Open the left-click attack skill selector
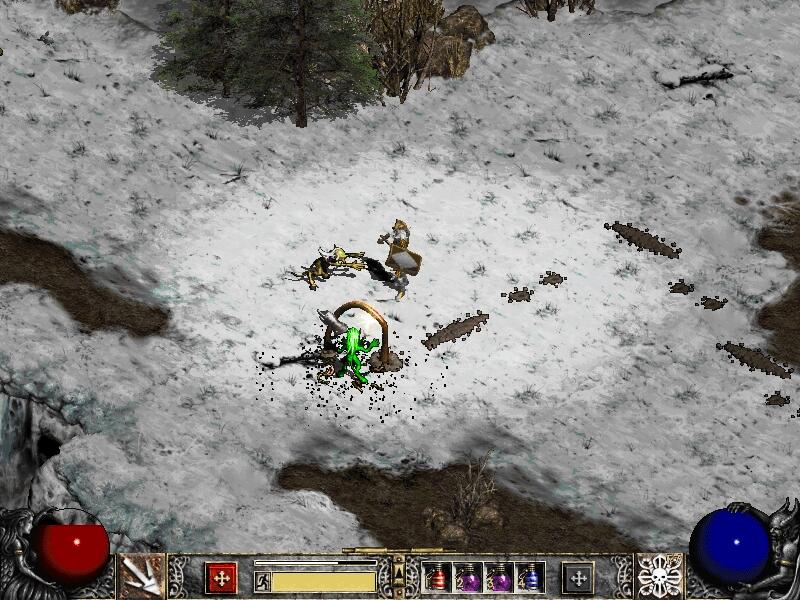The height and width of the screenshot is (600, 800). point(141,576)
